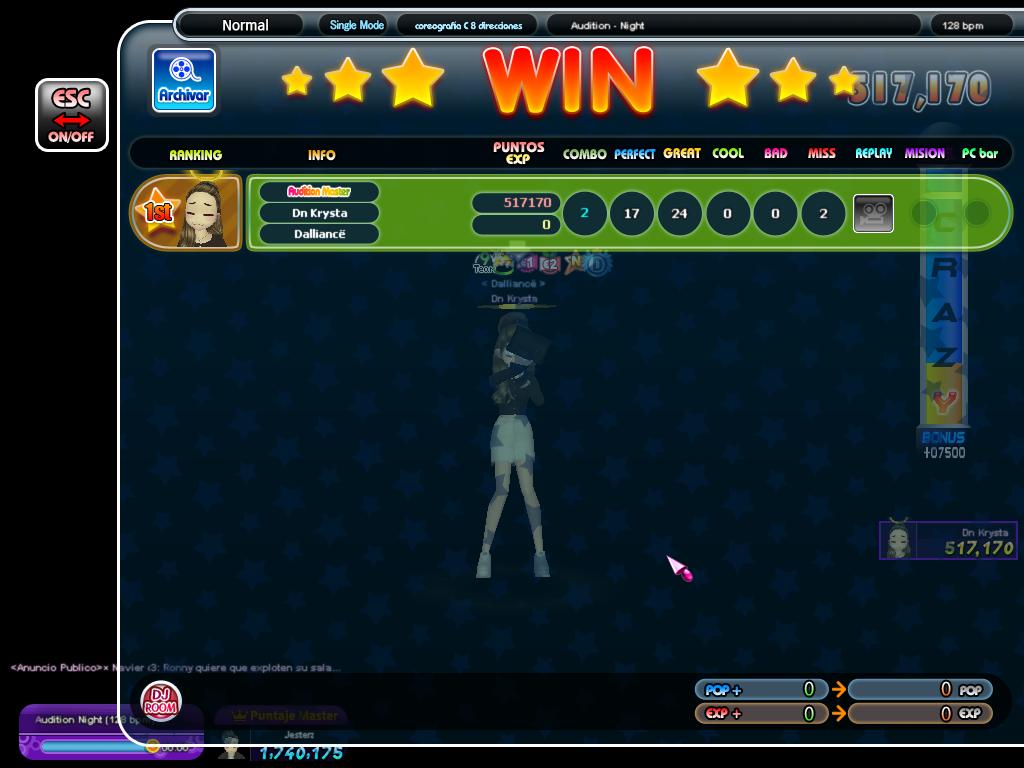Open the DJ Room button

point(160,701)
